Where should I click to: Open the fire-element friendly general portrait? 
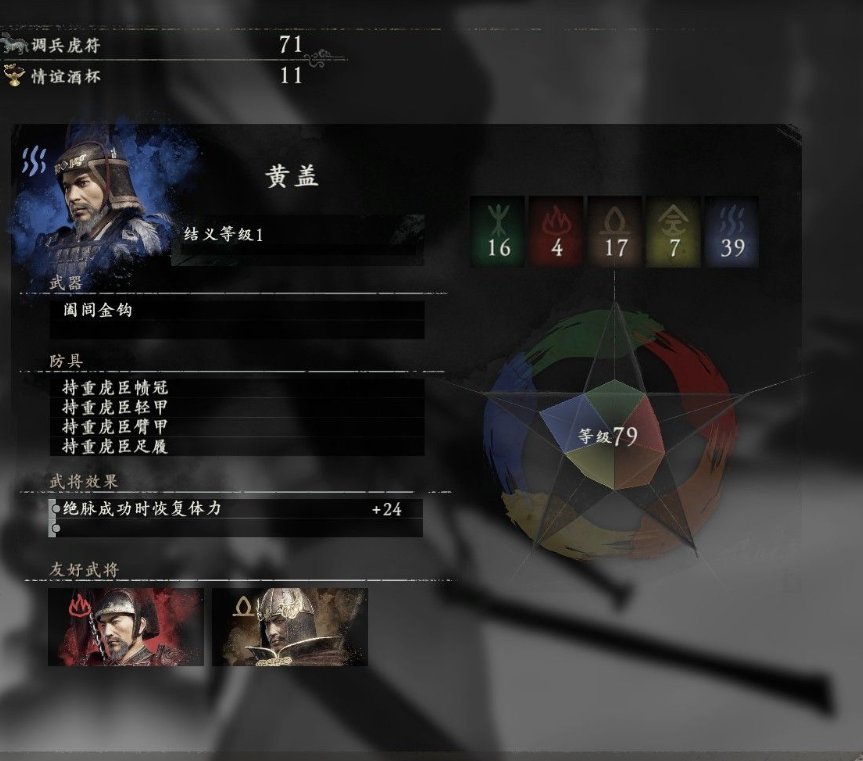pos(126,627)
